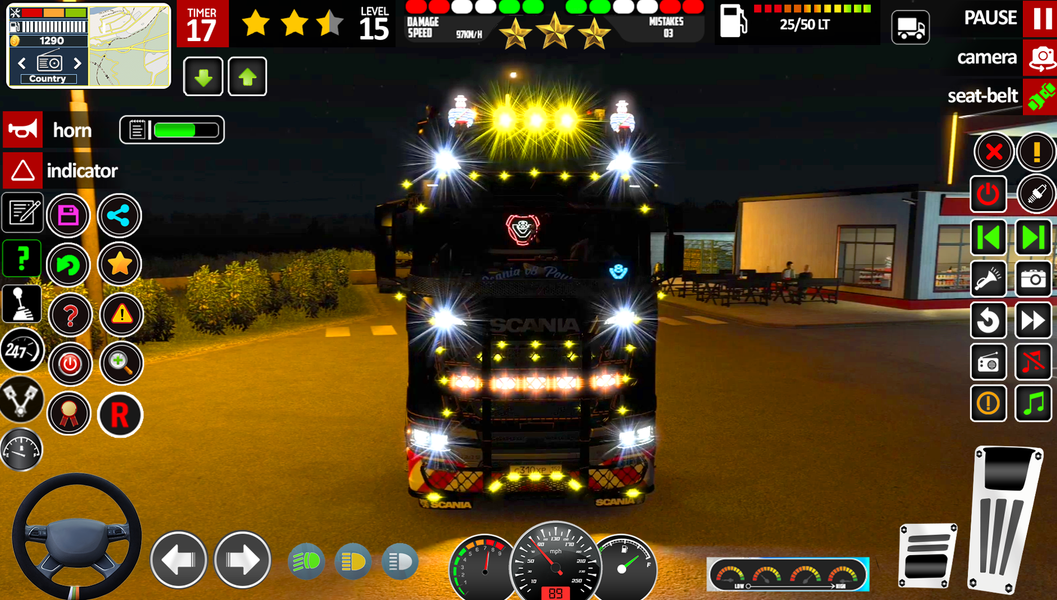
Task: Take a screenshot with the camera icon
Action: (1034, 278)
